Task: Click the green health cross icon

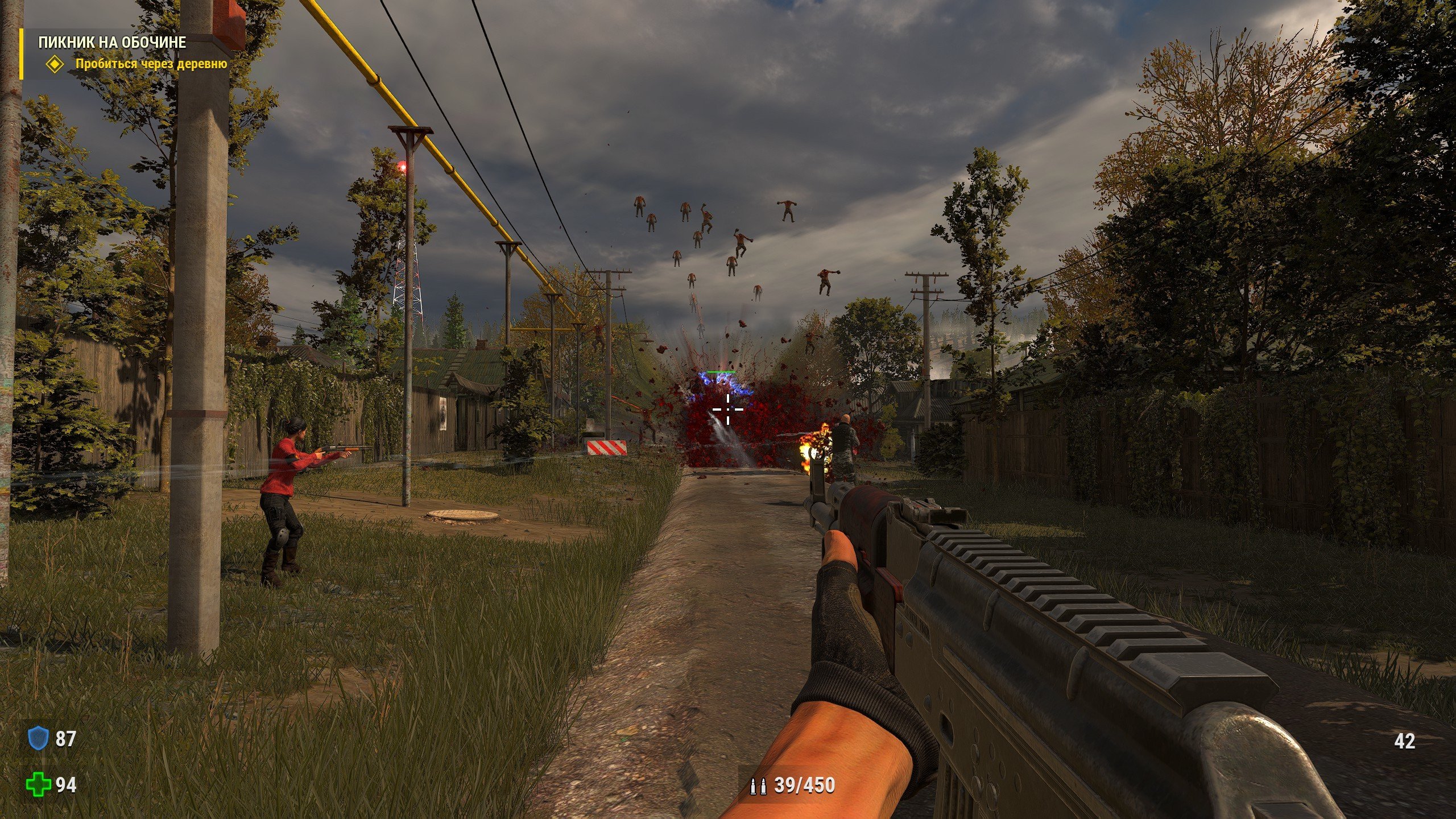Action: (x=37, y=785)
